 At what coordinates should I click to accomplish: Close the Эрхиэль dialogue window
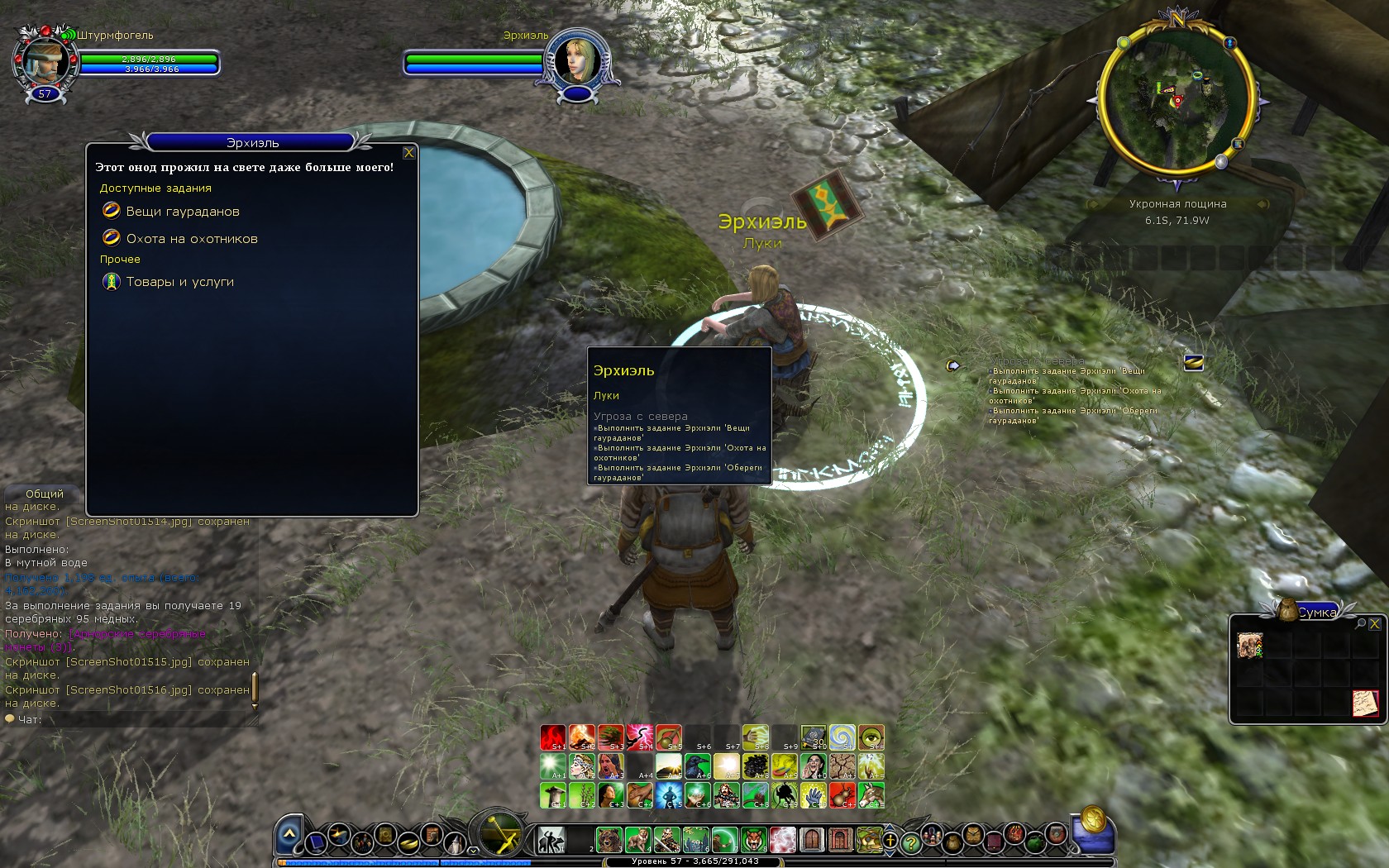click(x=408, y=153)
